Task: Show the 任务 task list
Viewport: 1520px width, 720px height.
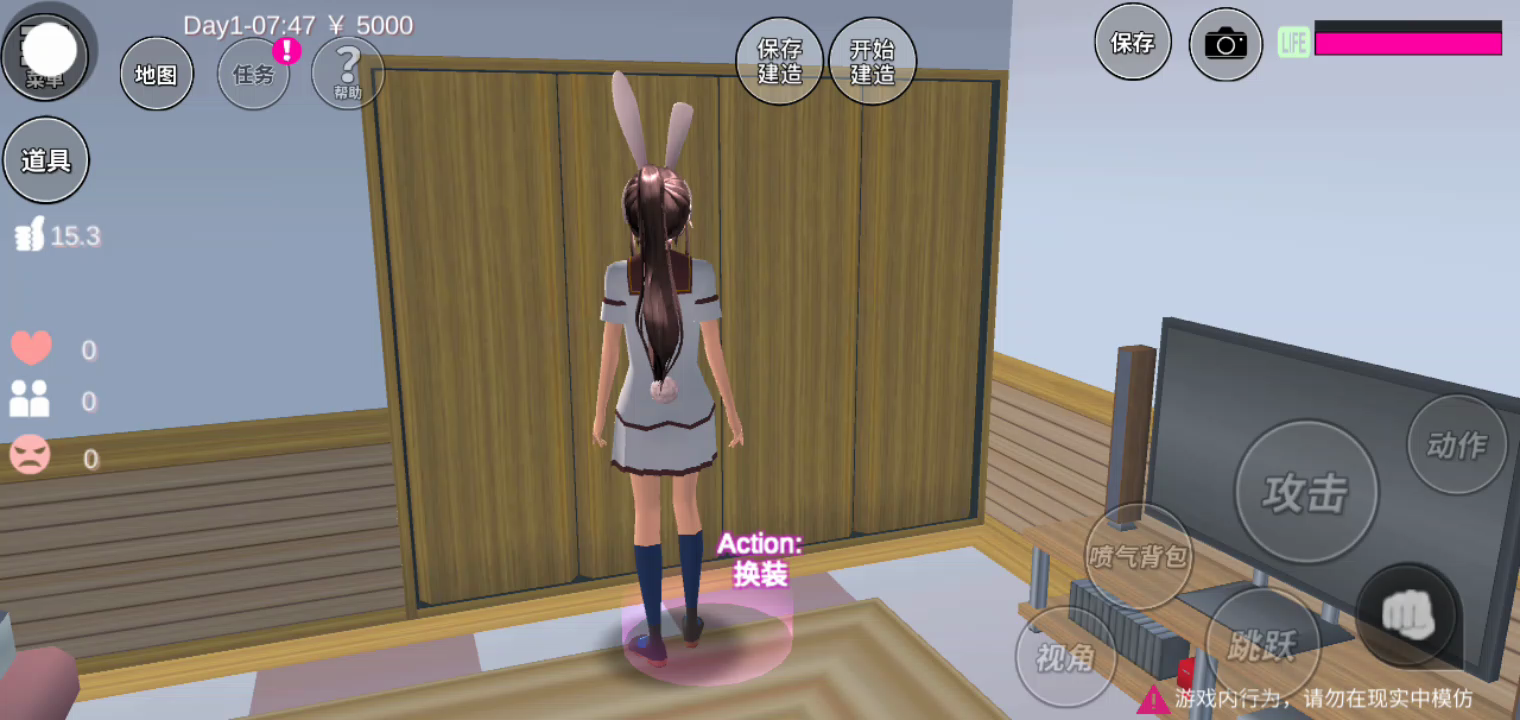Action: [x=254, y=74]
